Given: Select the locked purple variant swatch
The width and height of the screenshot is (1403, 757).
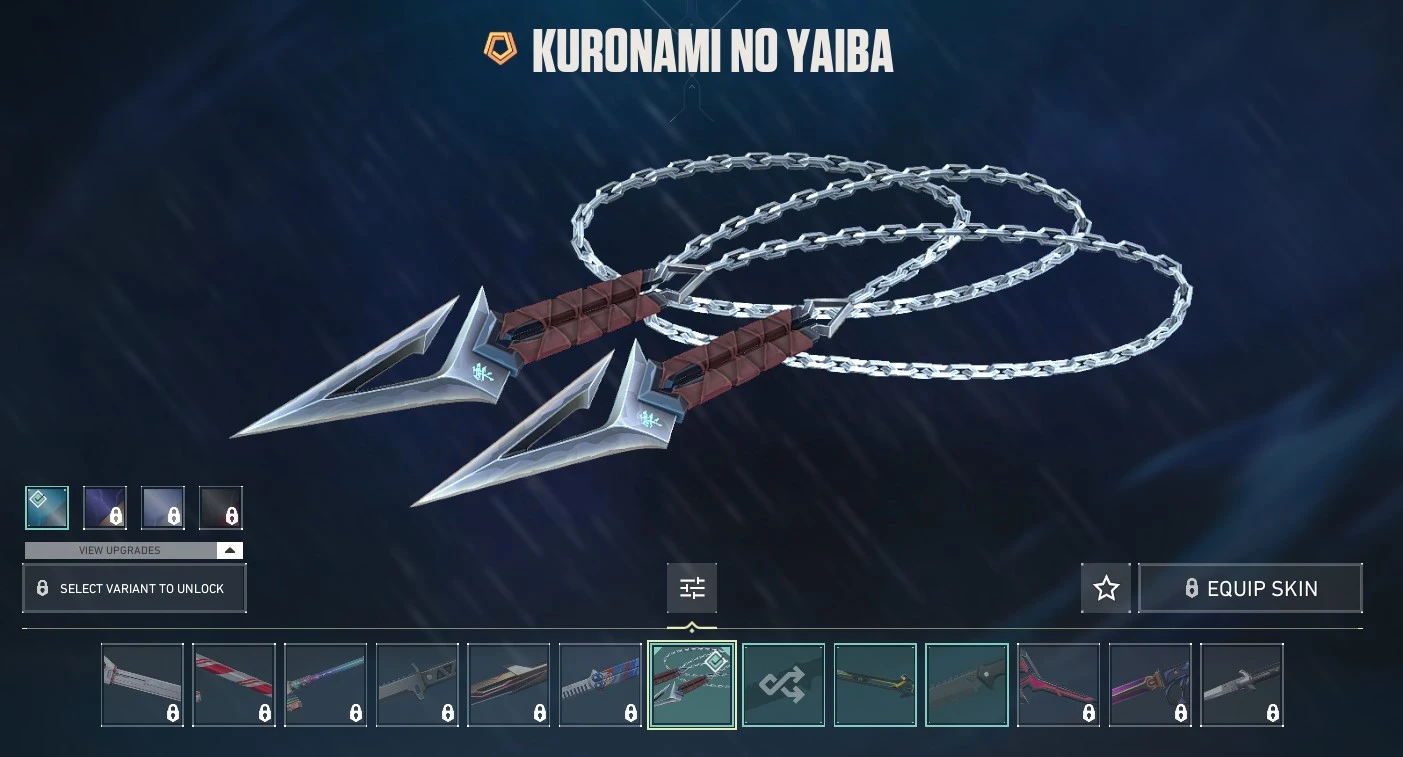Looking at the screenshot, I should click(105, 508).
